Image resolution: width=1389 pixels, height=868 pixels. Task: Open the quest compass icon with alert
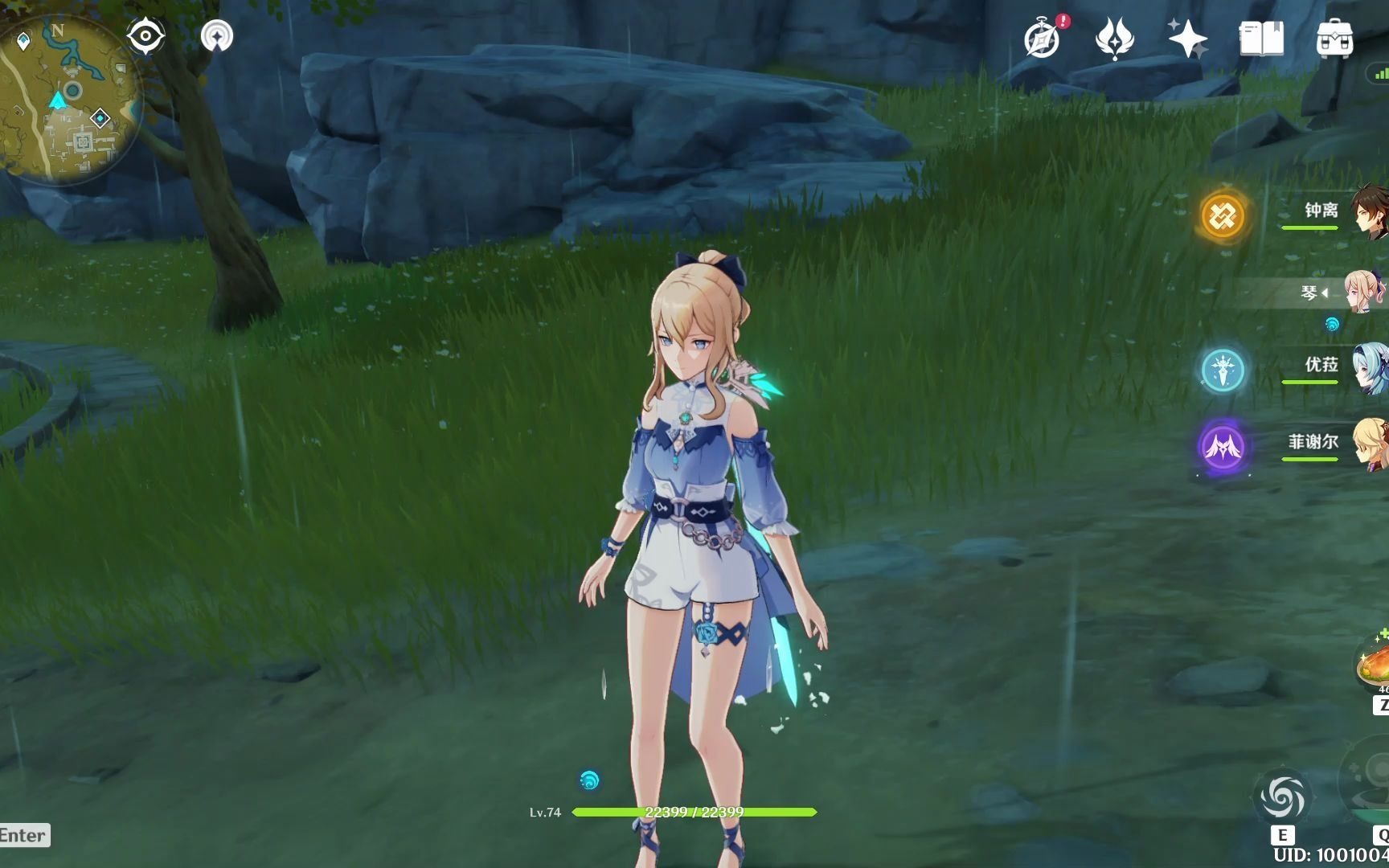(x=1043, y=39)
